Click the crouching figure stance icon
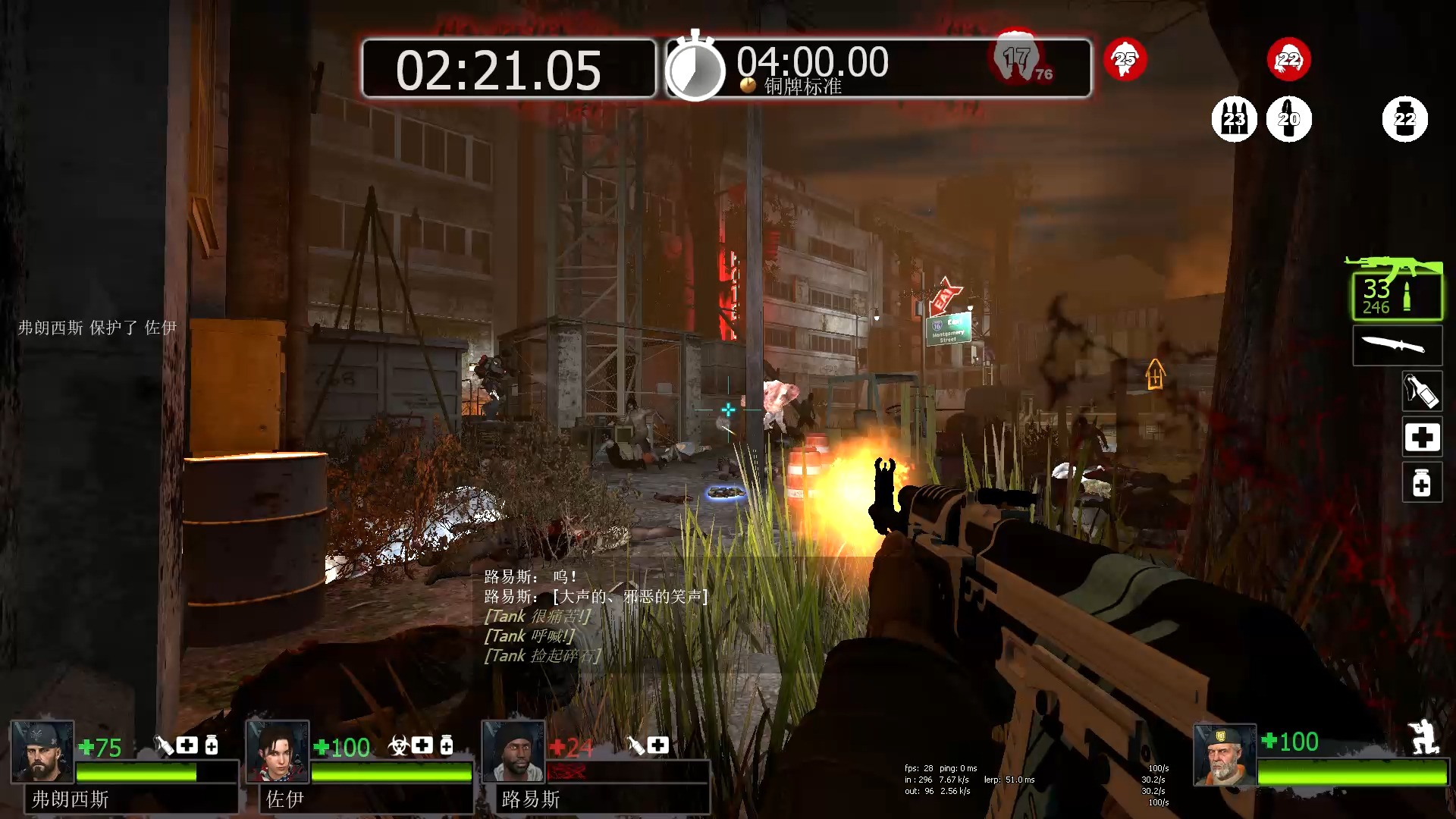This screenshot has width=1456, height=819. (1422, 736)
